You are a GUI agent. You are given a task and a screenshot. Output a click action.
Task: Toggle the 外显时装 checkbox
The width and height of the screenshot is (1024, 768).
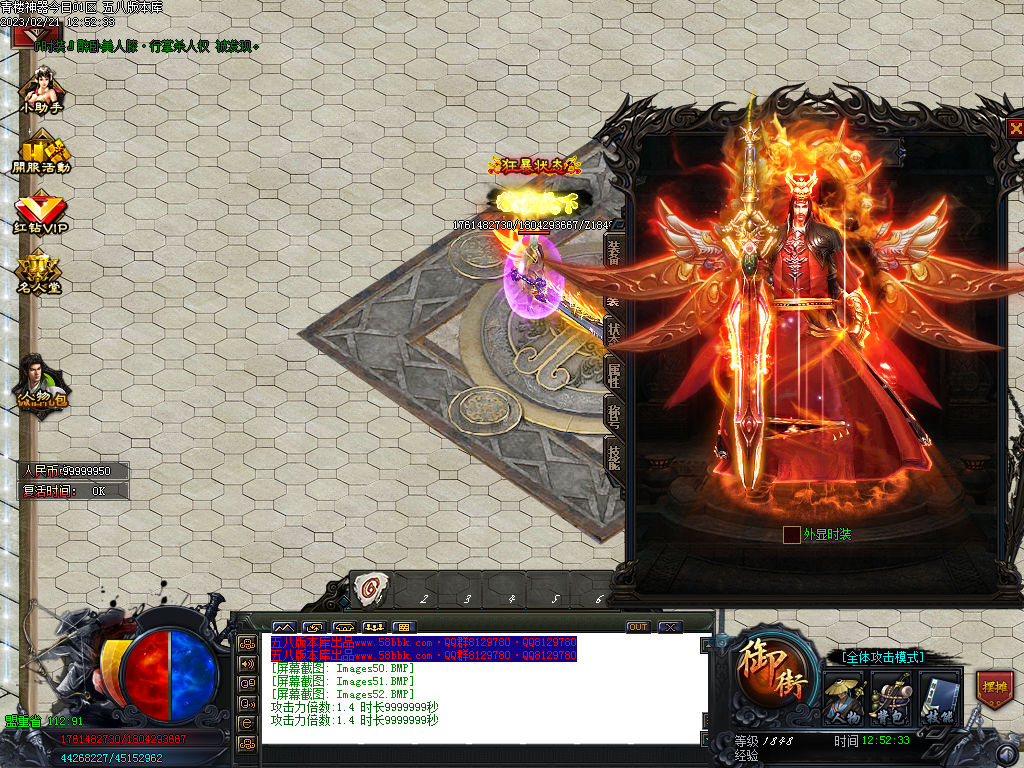[x=791, y=535]
